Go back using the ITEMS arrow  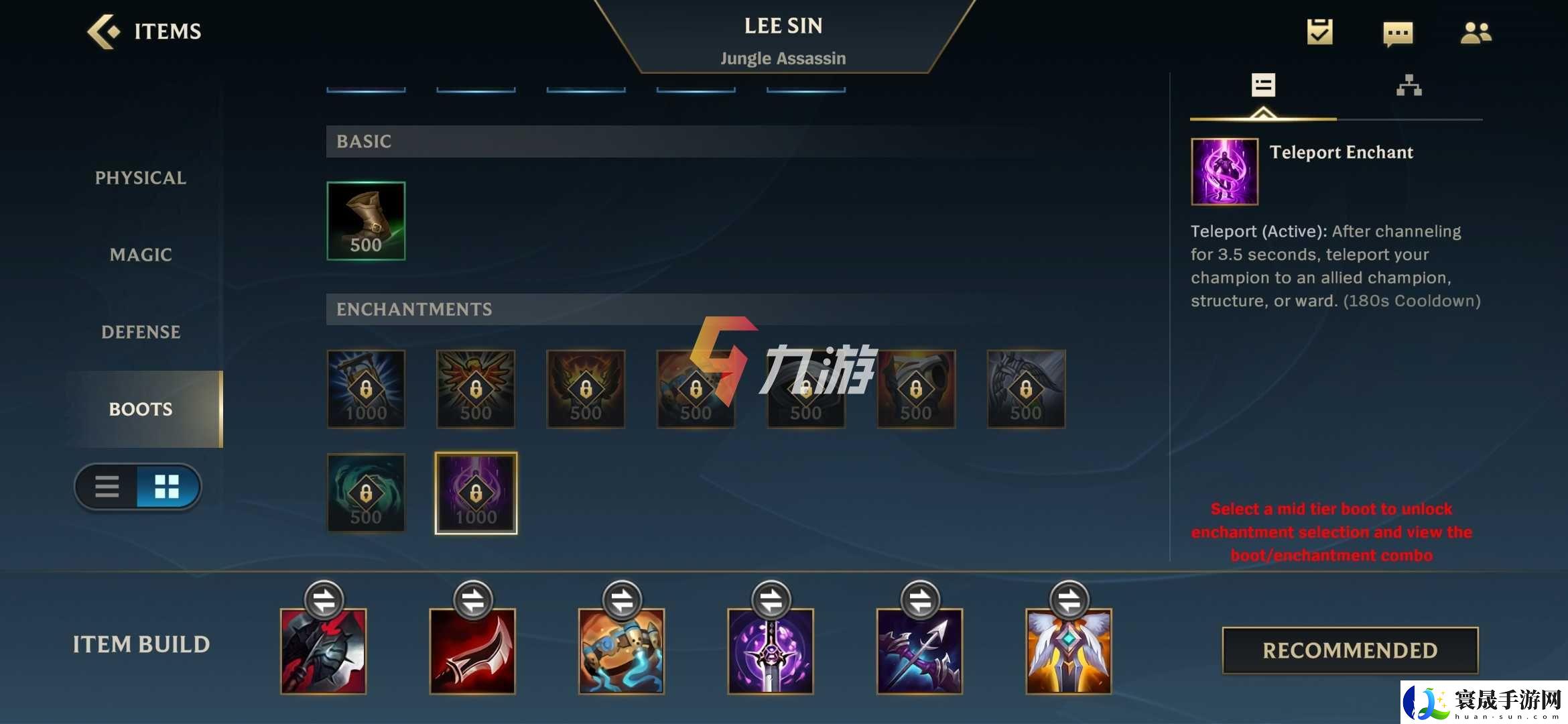(104, 32)
